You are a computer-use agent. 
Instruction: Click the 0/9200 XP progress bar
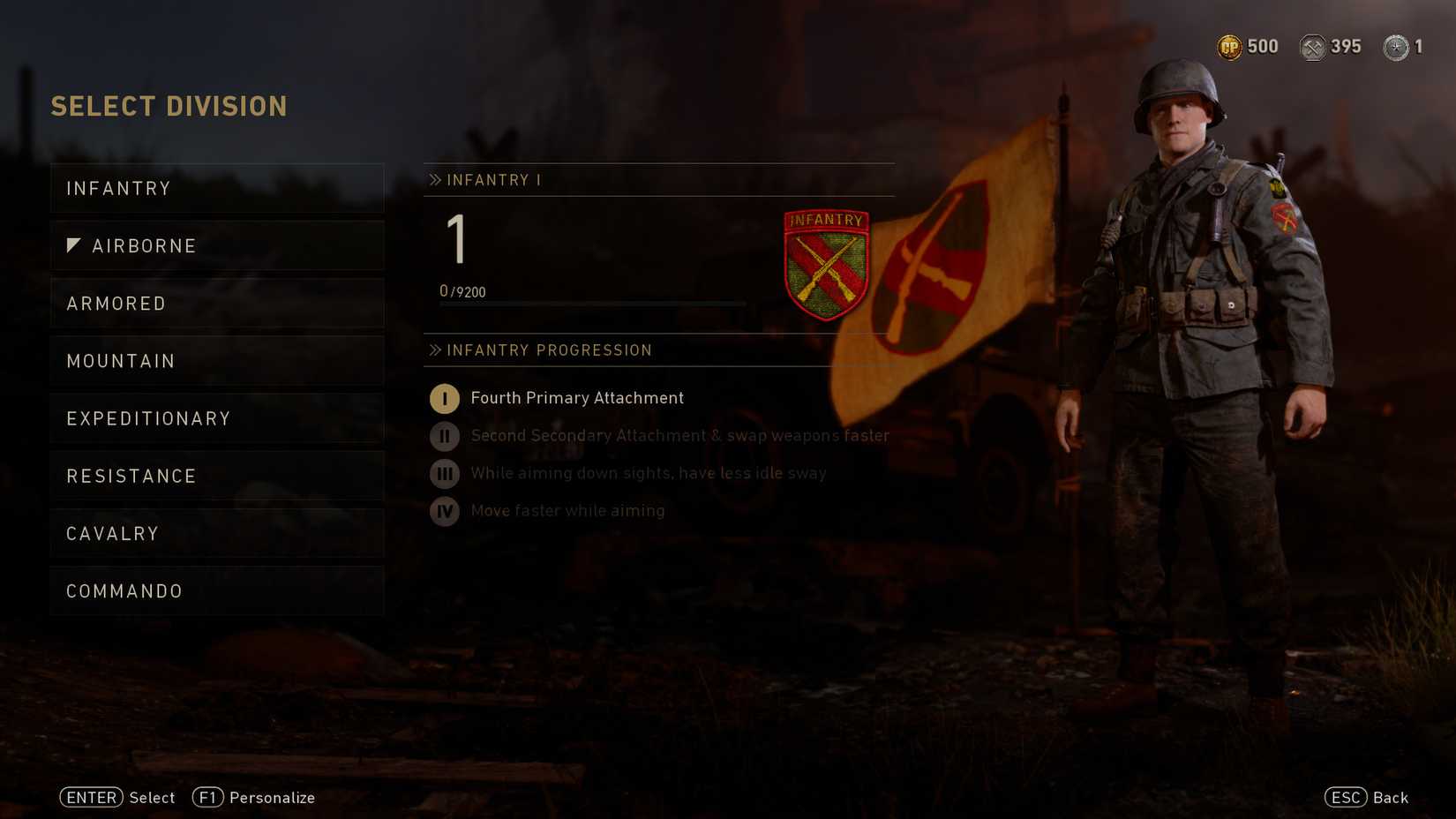tap(591, 304)
